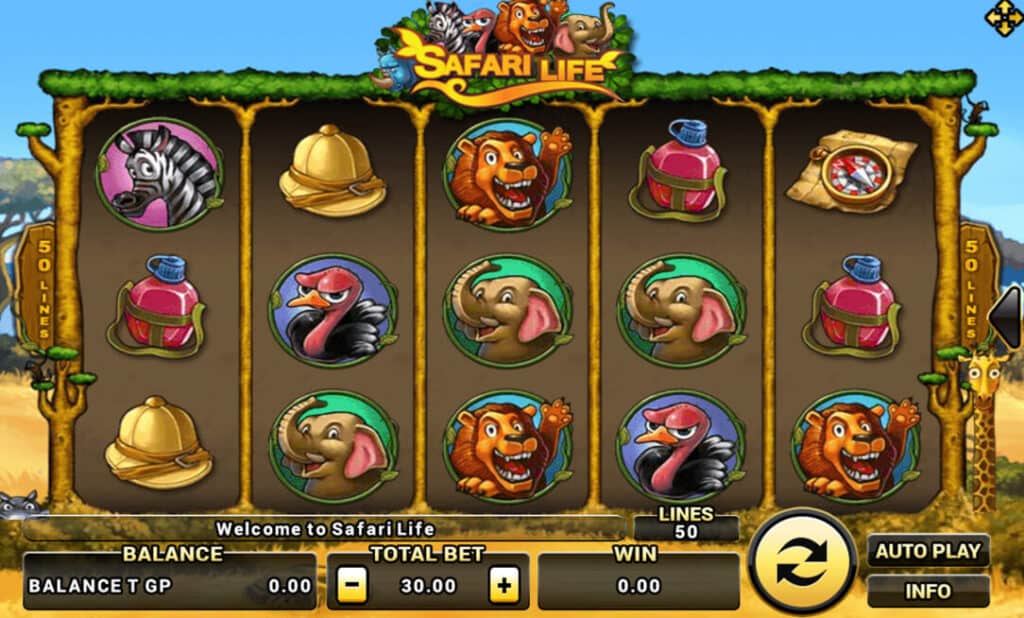Increase total bet with the plus button
This screenshot has height=618, width=1024.
pyautogui.click(x=504, y=586)
